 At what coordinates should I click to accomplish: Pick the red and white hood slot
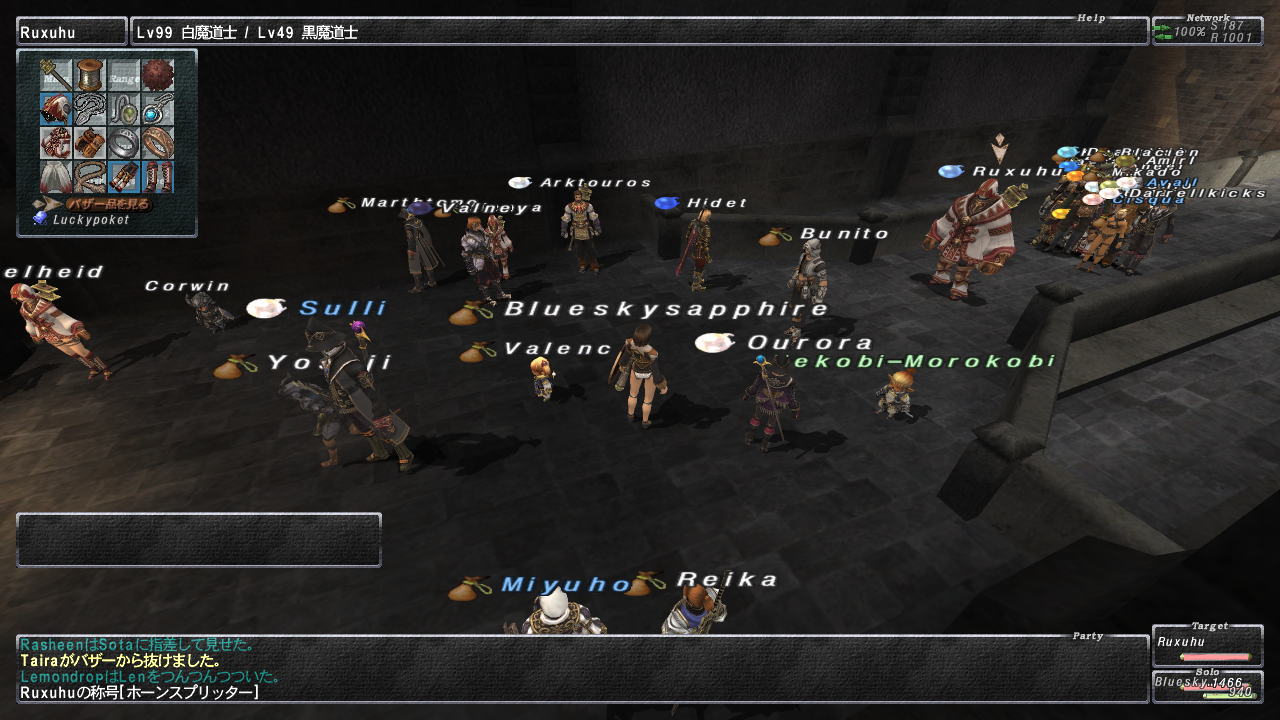tap(56, 109)
